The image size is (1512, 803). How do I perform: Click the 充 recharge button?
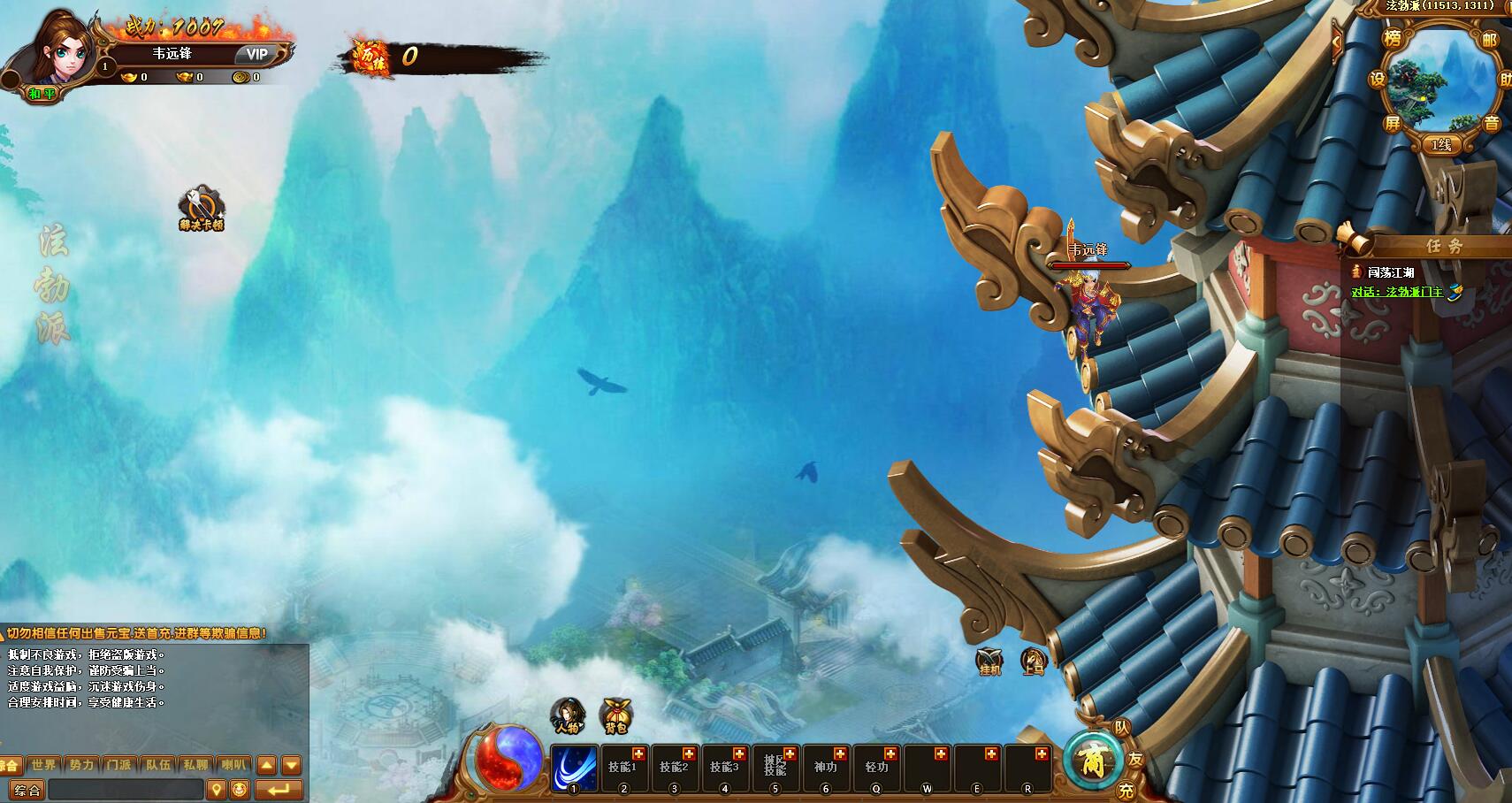(x=1126, y=790)
